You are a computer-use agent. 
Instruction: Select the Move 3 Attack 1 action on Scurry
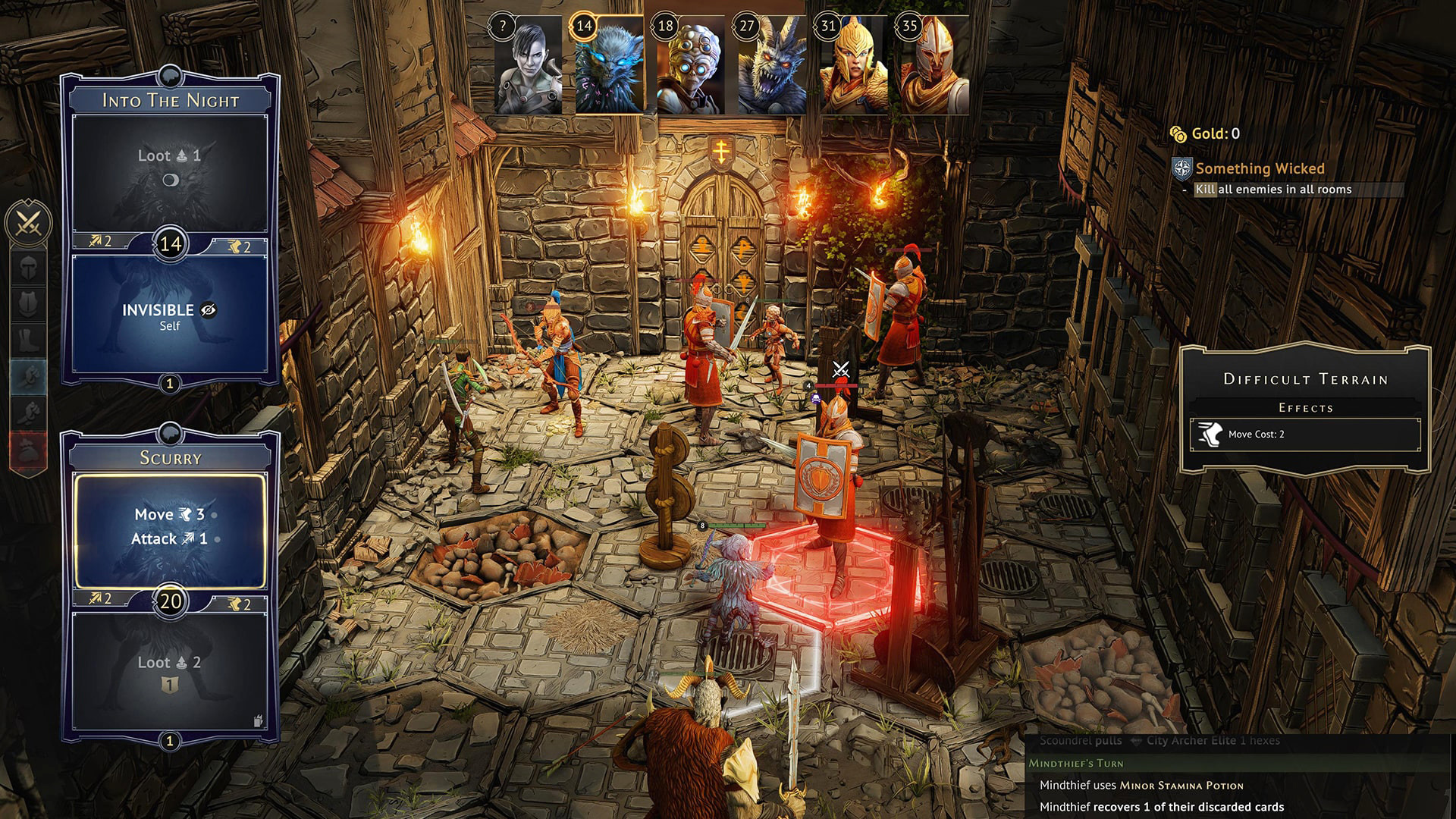pyautogui.click(x=171, y=526)
